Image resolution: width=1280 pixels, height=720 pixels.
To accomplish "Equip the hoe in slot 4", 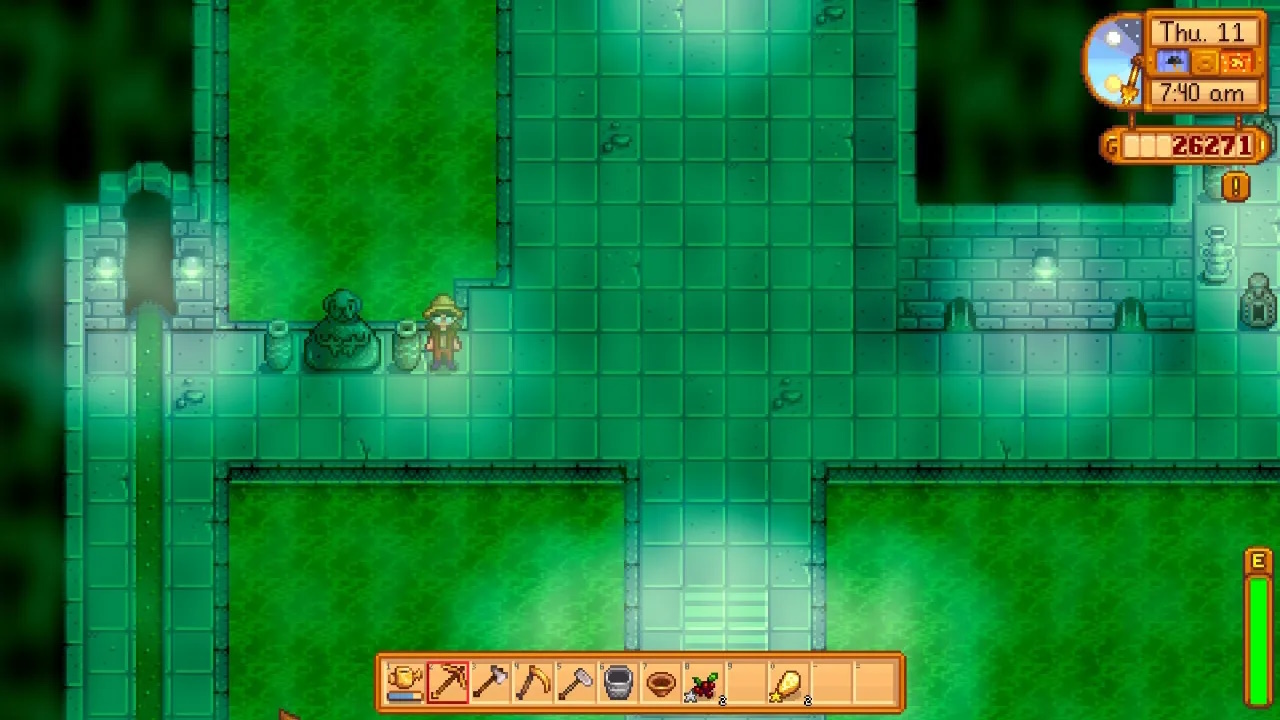I will point(533,683).
